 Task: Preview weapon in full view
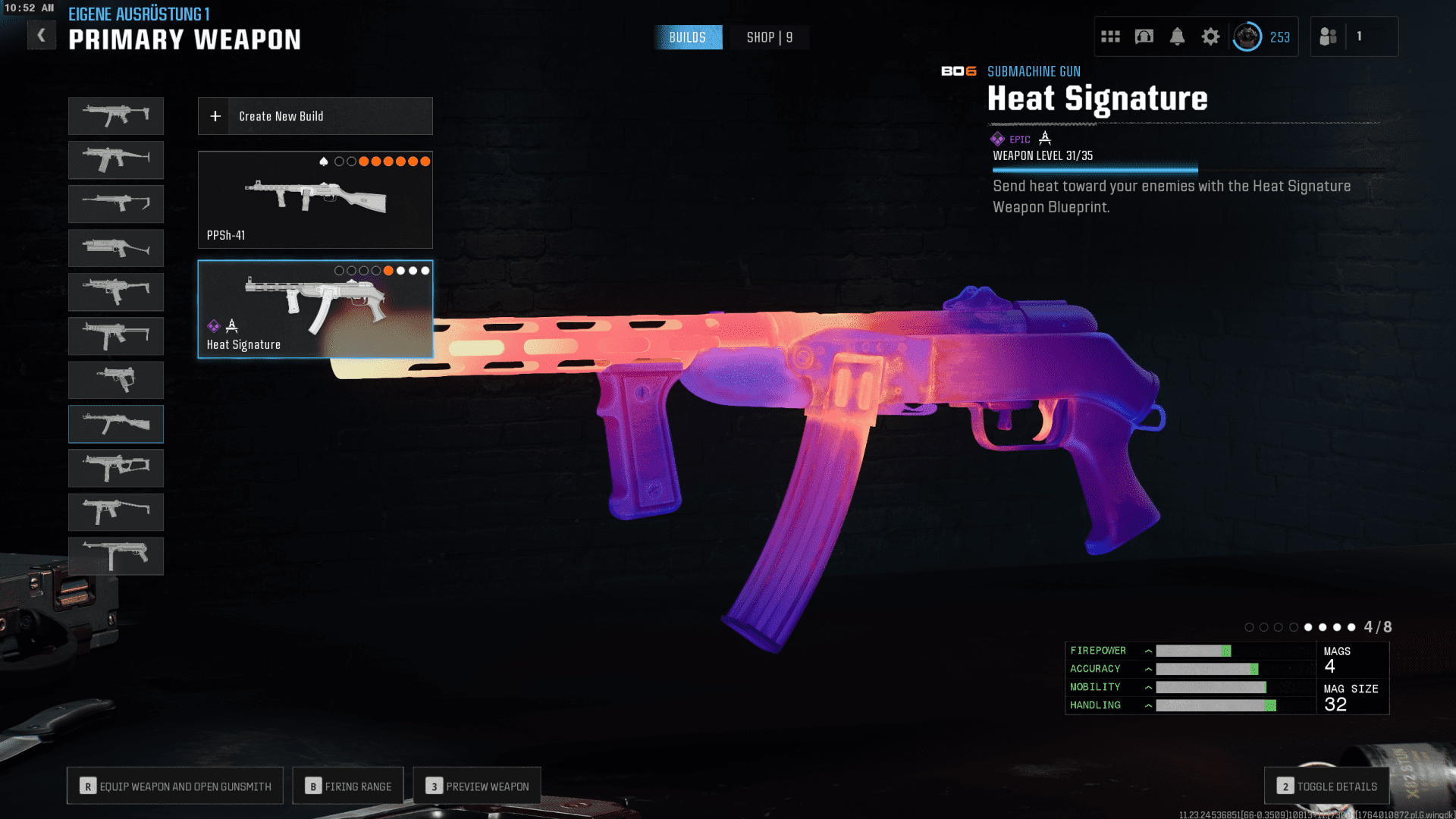477,786
